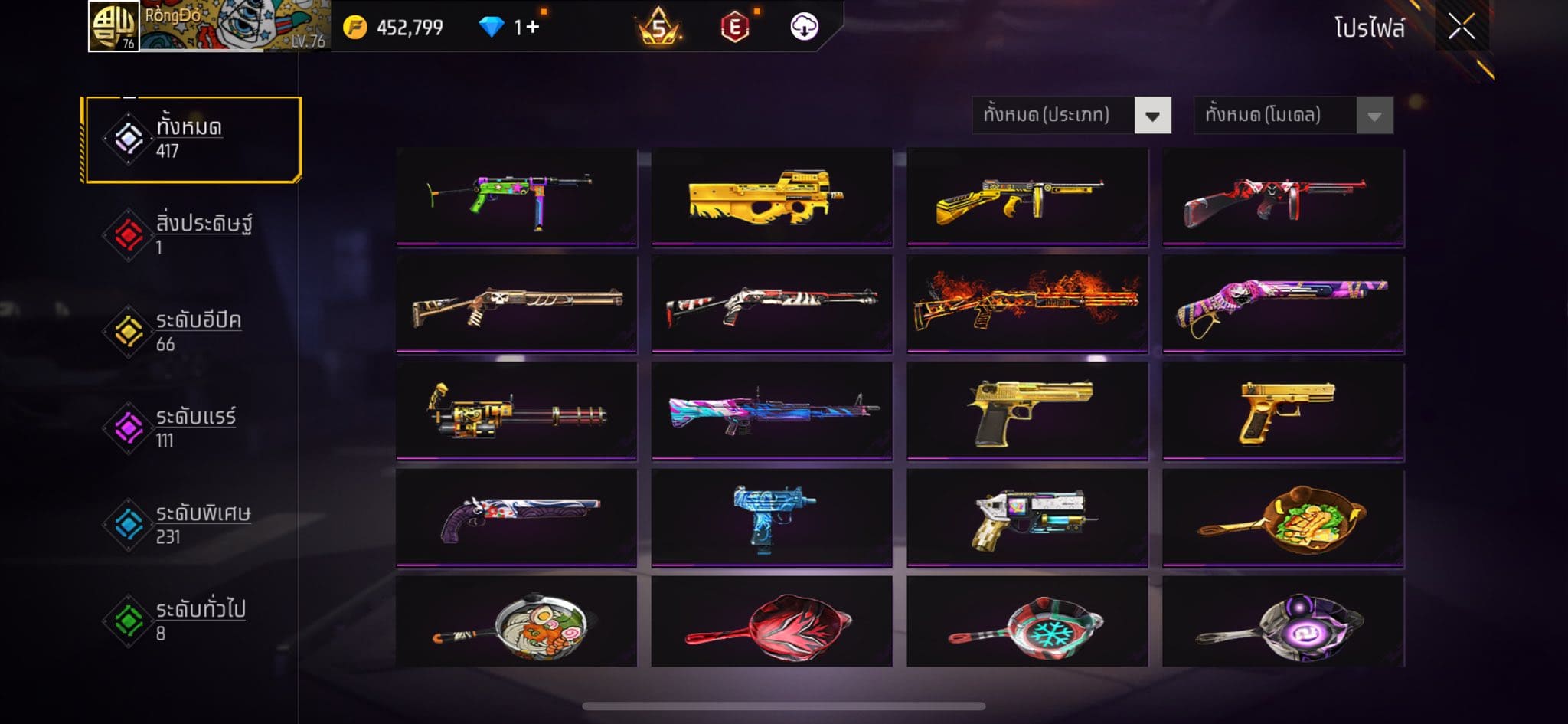Choose the flaming orange shotgun skin
Screen dimensions: 1568x724
1027,304
